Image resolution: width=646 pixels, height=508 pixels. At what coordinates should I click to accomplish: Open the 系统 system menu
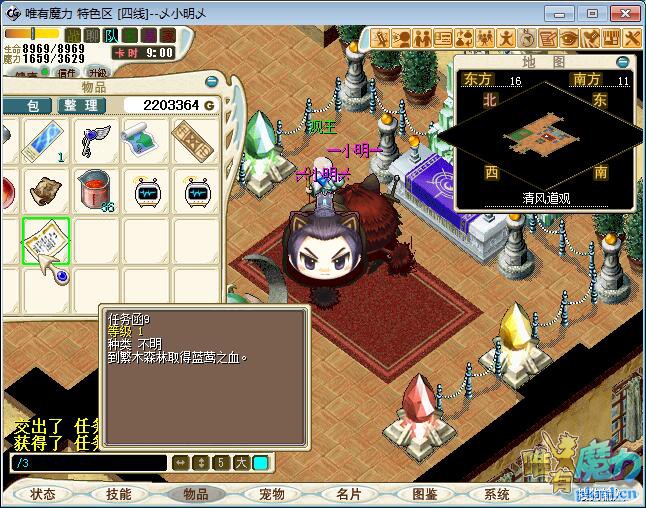pos(497,494)
